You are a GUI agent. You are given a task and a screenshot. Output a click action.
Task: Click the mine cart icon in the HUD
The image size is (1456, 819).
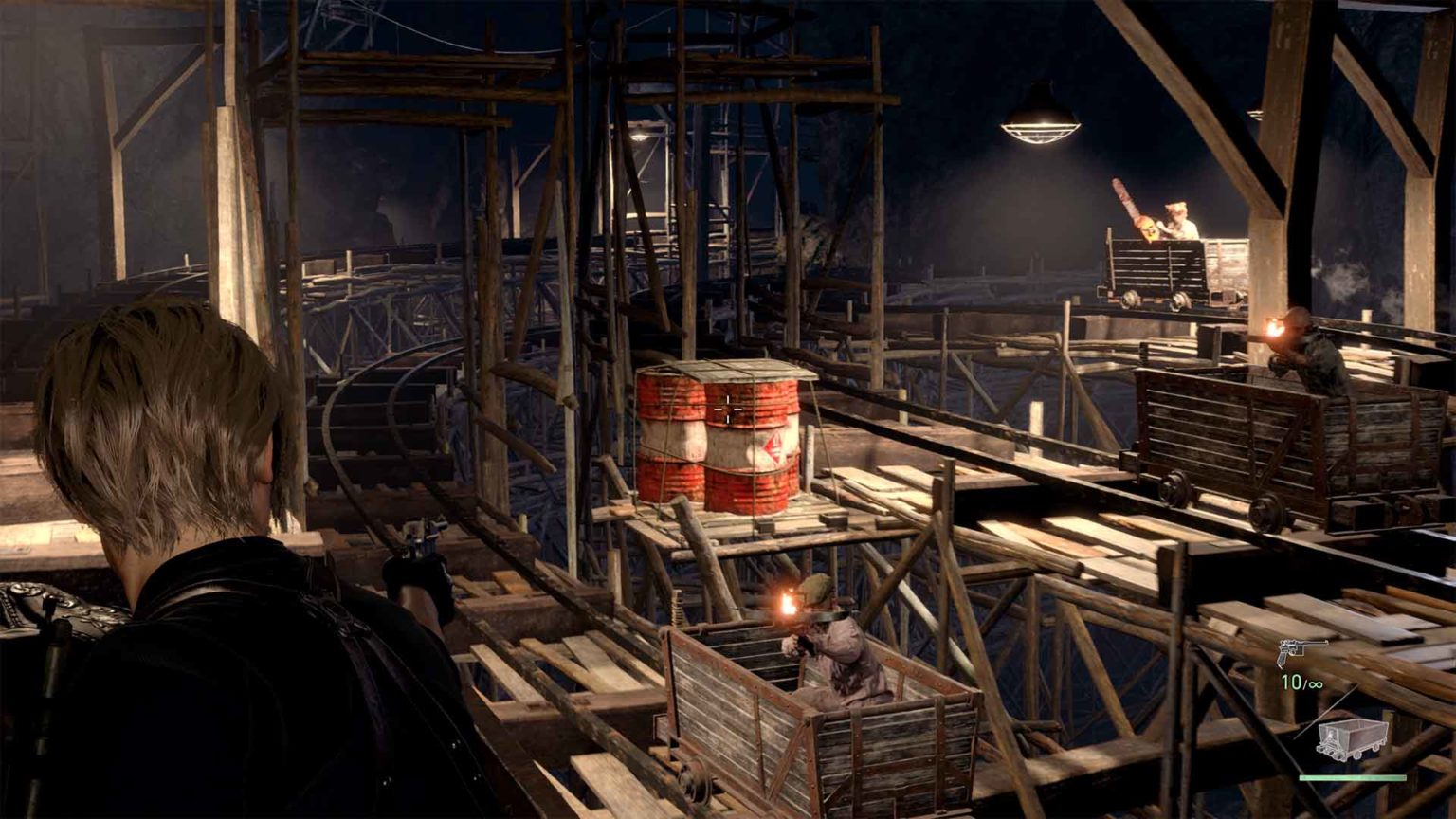click(x=1353, y=738)
